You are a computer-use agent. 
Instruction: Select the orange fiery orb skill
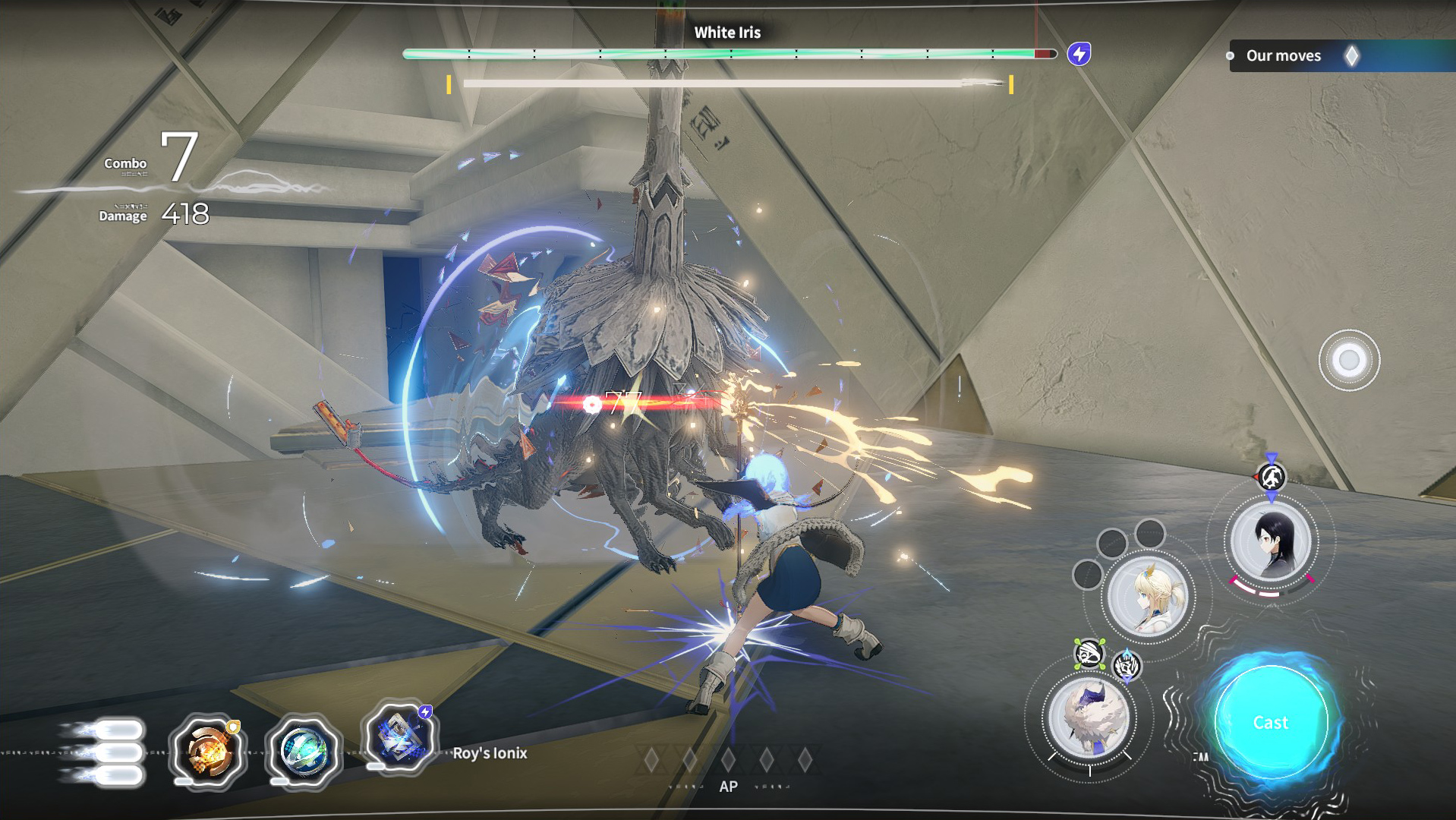(x=207, y=751)
